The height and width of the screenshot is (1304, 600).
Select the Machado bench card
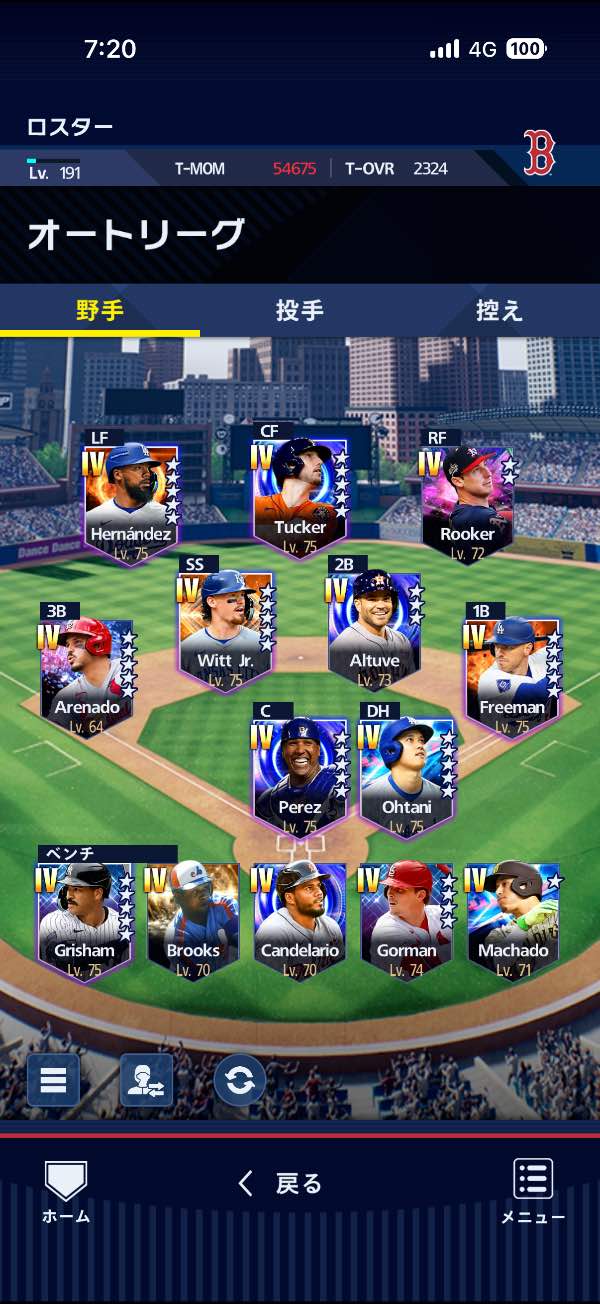[x=513, y=920]
